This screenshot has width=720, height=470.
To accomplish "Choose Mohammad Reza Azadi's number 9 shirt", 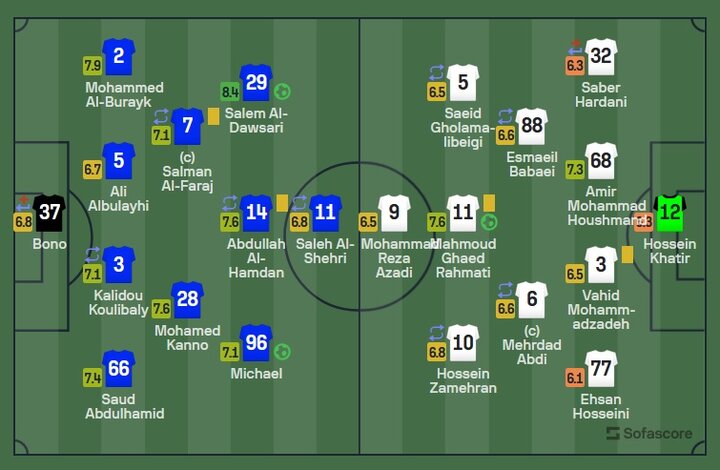I will pyautogui.click(x=394, y=213).
